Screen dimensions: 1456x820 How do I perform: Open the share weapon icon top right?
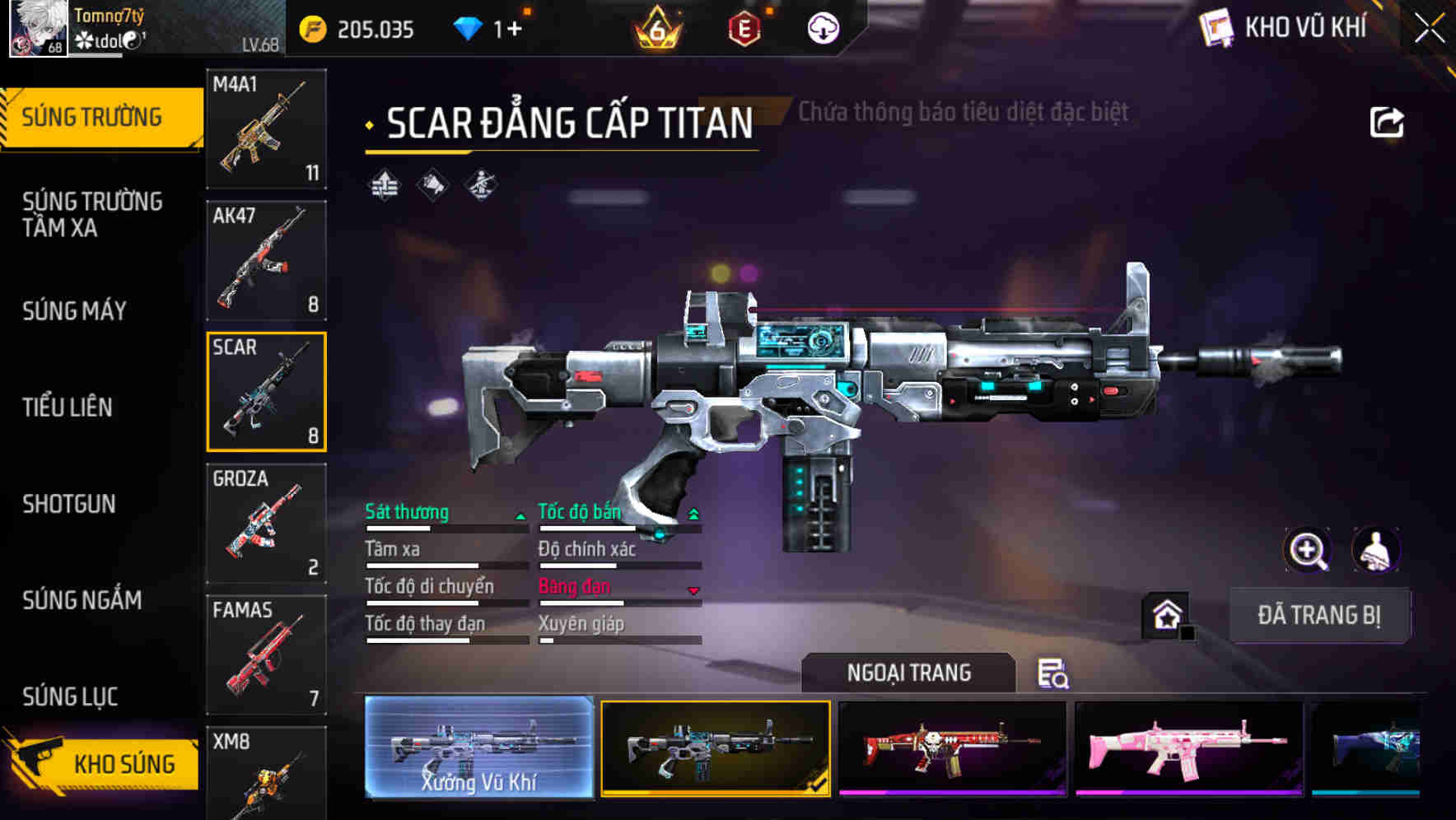pyautogui.click(x=1387, y=121)
